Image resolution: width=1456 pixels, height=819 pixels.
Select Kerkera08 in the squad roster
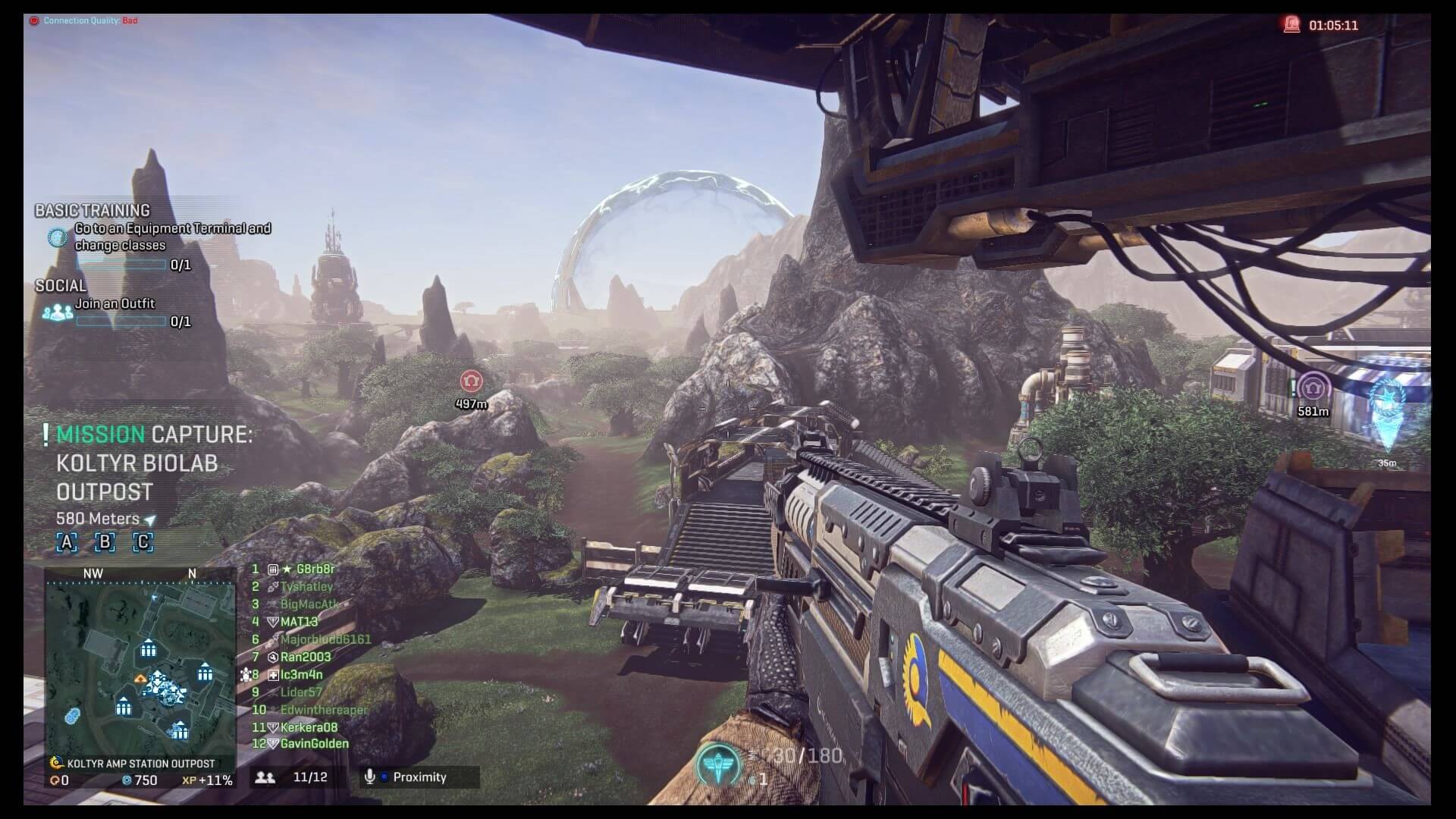point(309,727)
